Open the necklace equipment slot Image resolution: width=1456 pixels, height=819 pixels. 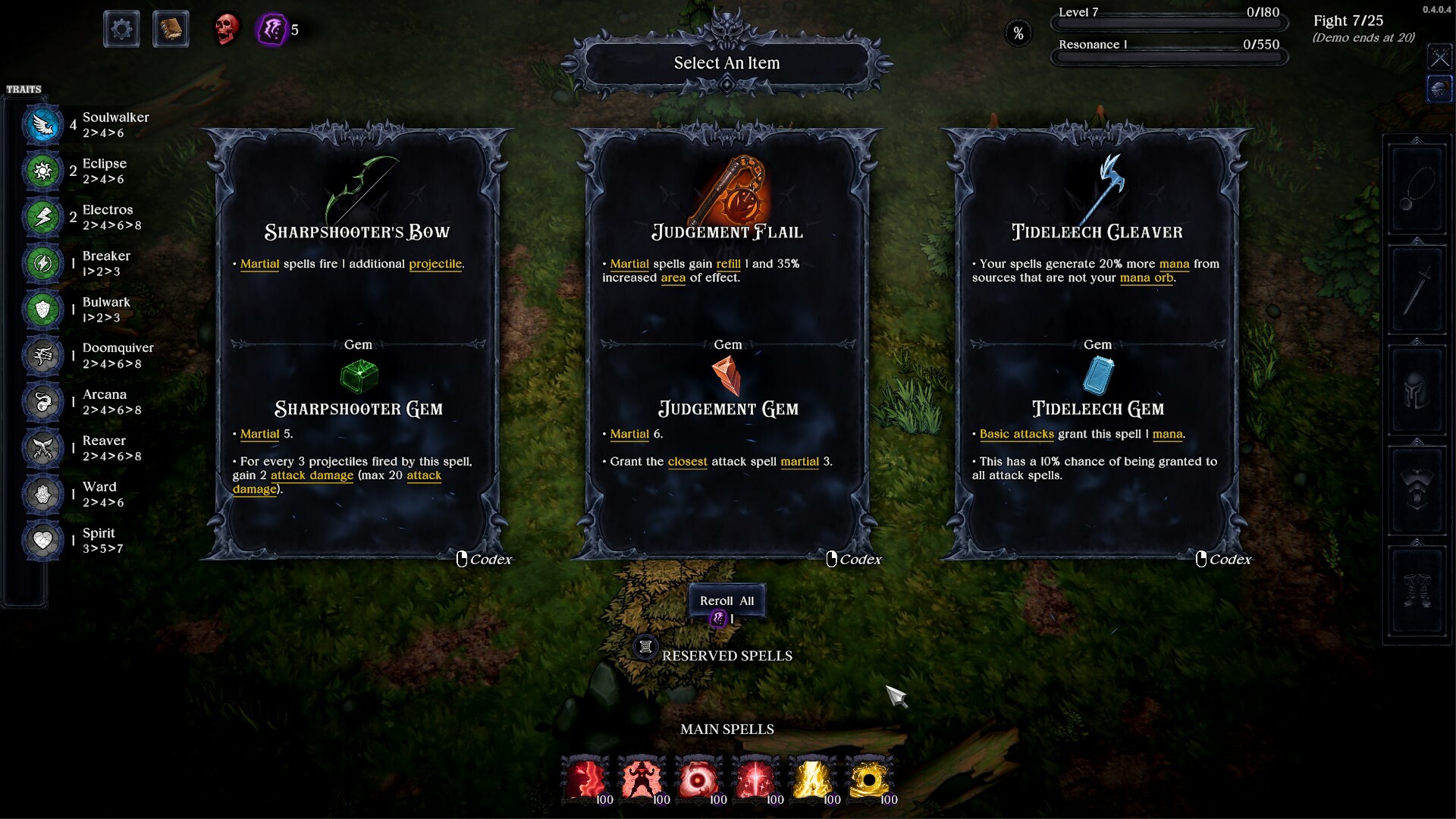1416,190
